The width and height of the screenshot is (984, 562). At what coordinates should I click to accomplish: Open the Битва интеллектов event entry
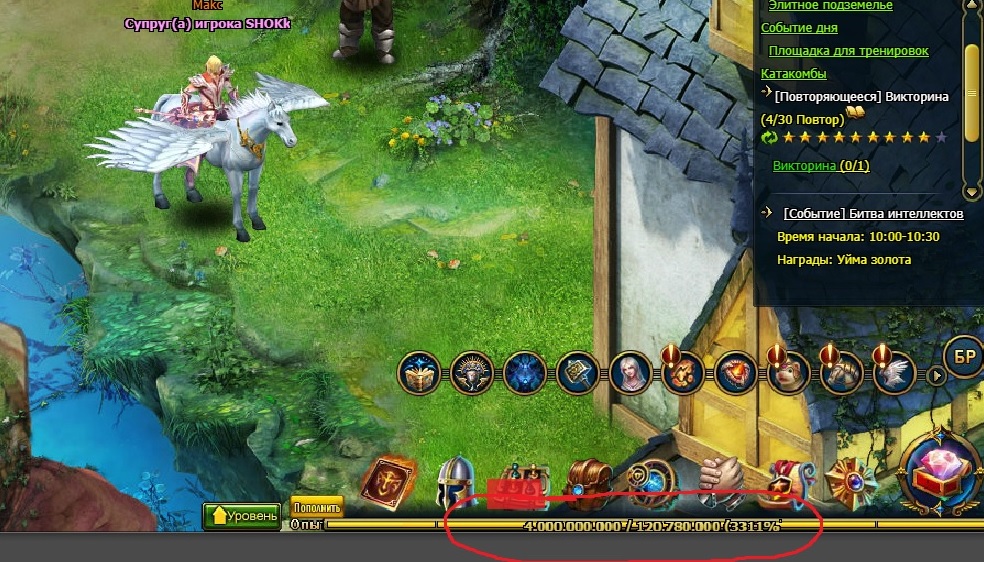[873, 213]
